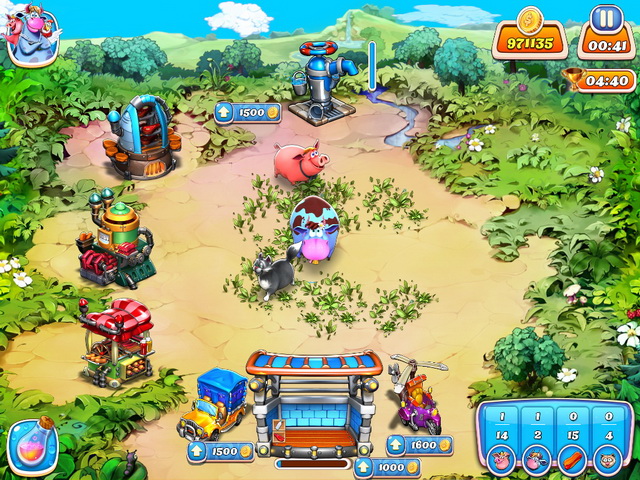Upgrade the warehouse for 1000 coins
This screenshot has height=480, width=640.
coord(387,467)
